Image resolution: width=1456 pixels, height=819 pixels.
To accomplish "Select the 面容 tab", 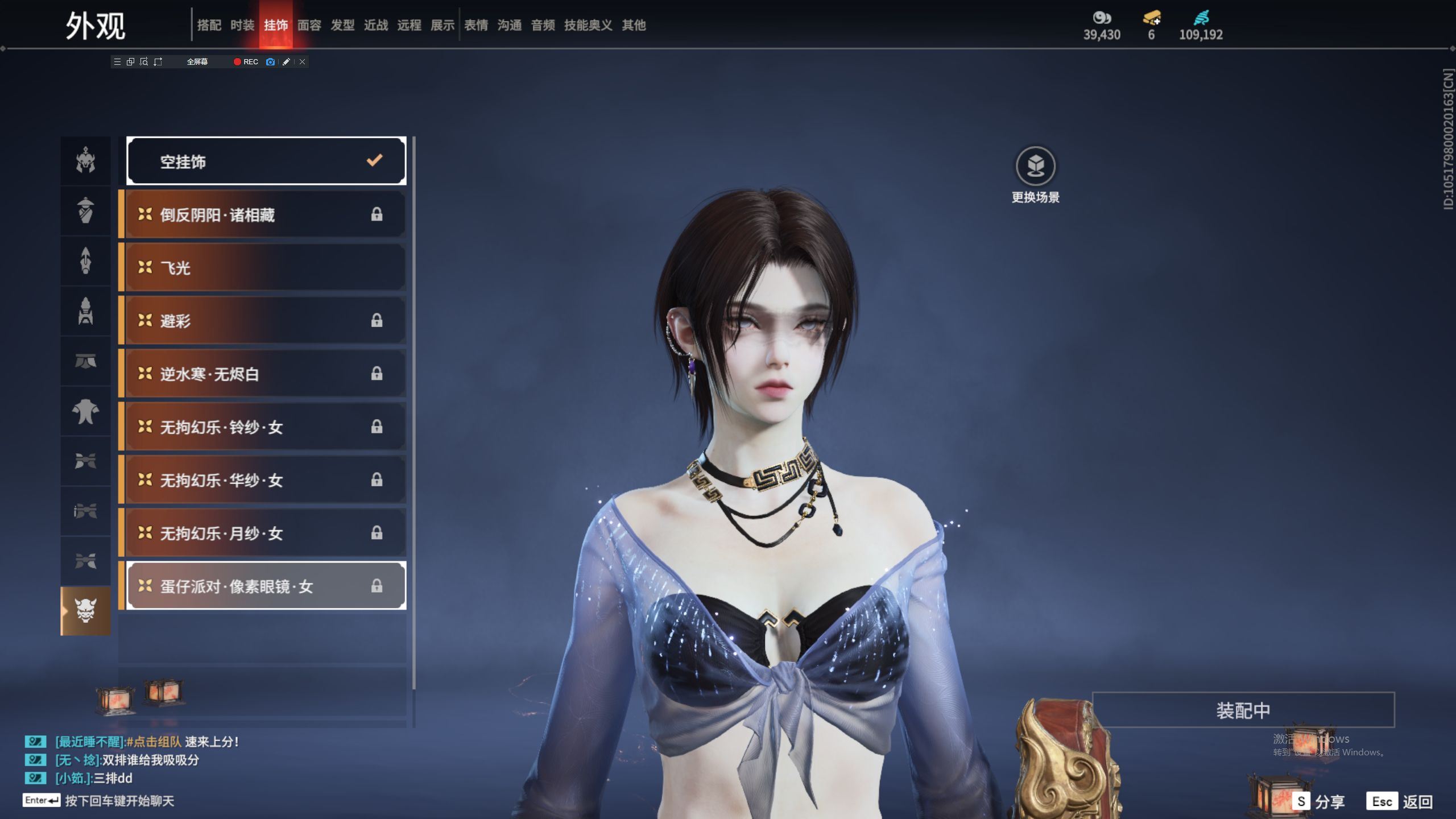I will coord(309,25).
